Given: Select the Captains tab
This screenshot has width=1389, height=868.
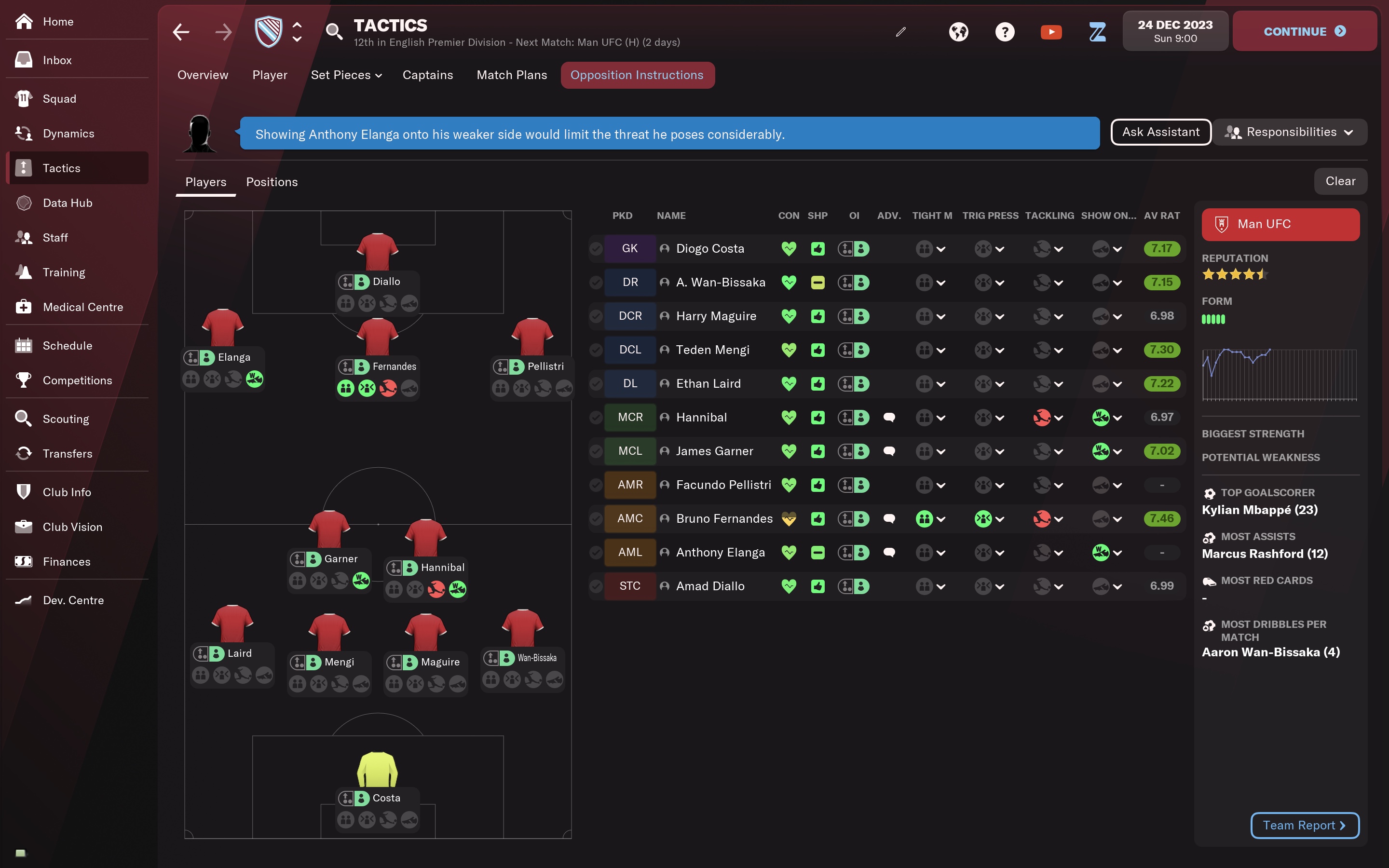Looking at the screenshot, I should click(x=428, y=75).
